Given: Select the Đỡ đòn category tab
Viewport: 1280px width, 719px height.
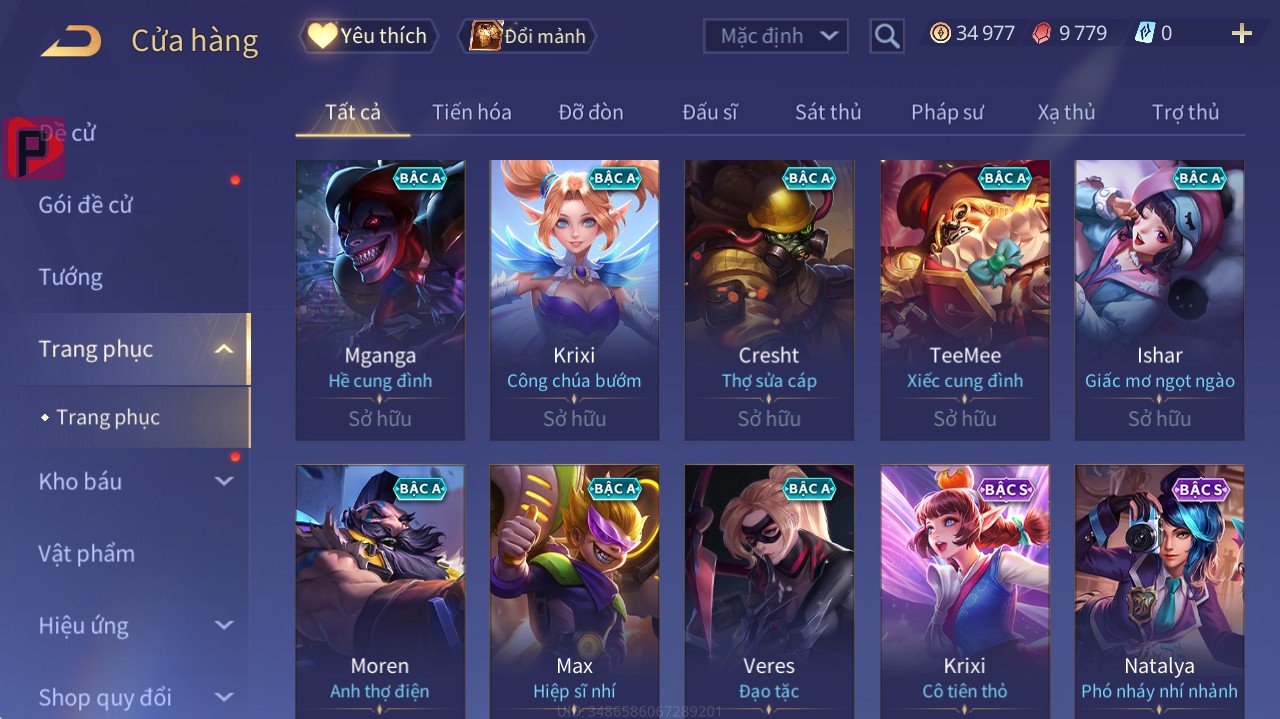Looking at the screenshot, I should tap(590, 112).
